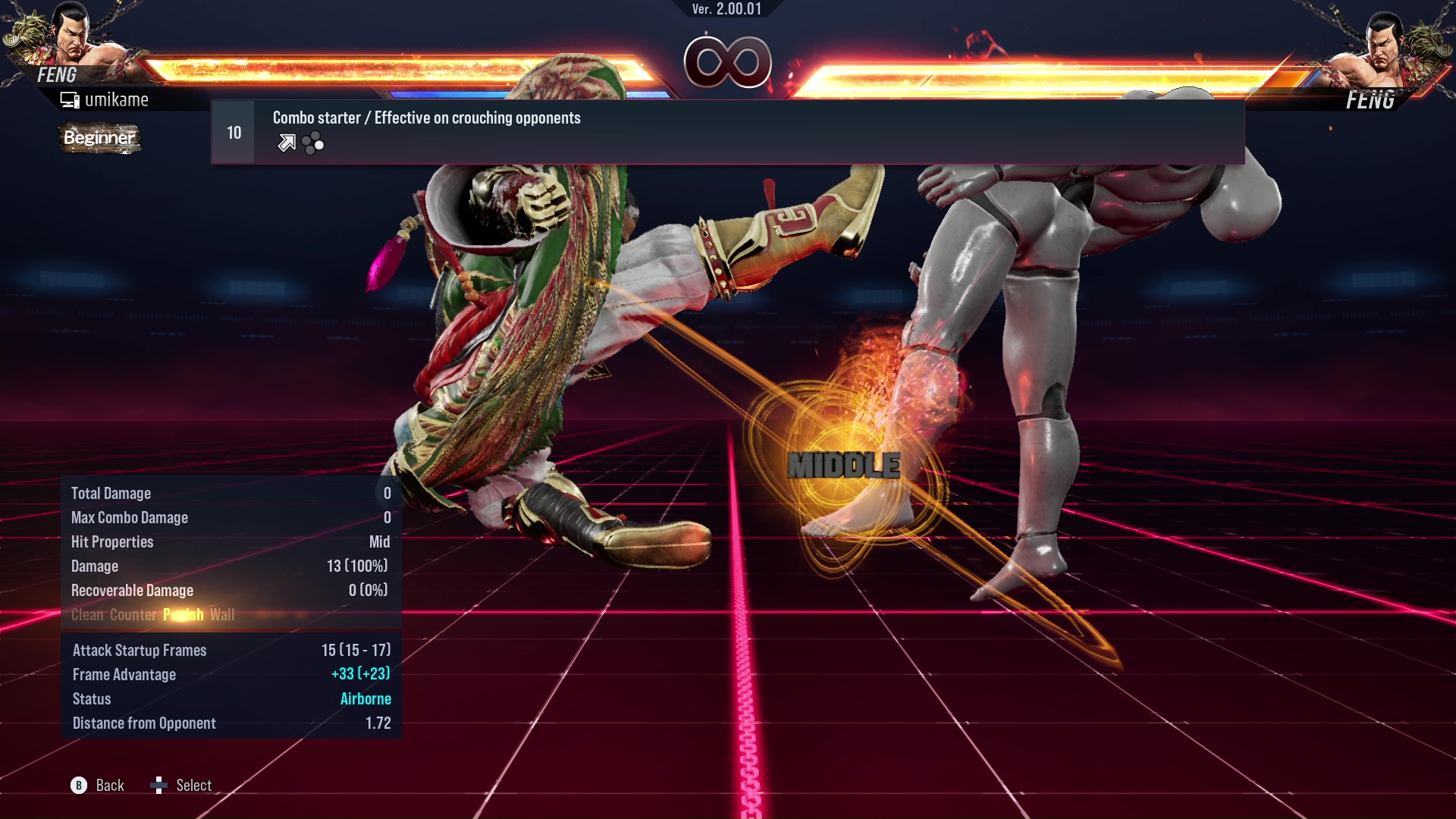1456x819 pixels.
Task: Toggle the Clean hit indicator
Action: click(87, 615)
